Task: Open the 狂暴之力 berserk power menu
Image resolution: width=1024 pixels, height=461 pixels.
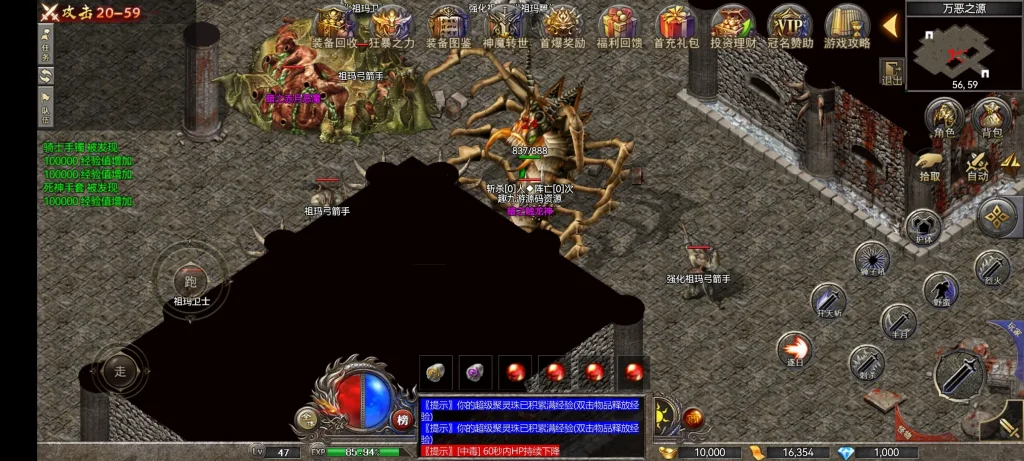Action: tap(391, 25)
